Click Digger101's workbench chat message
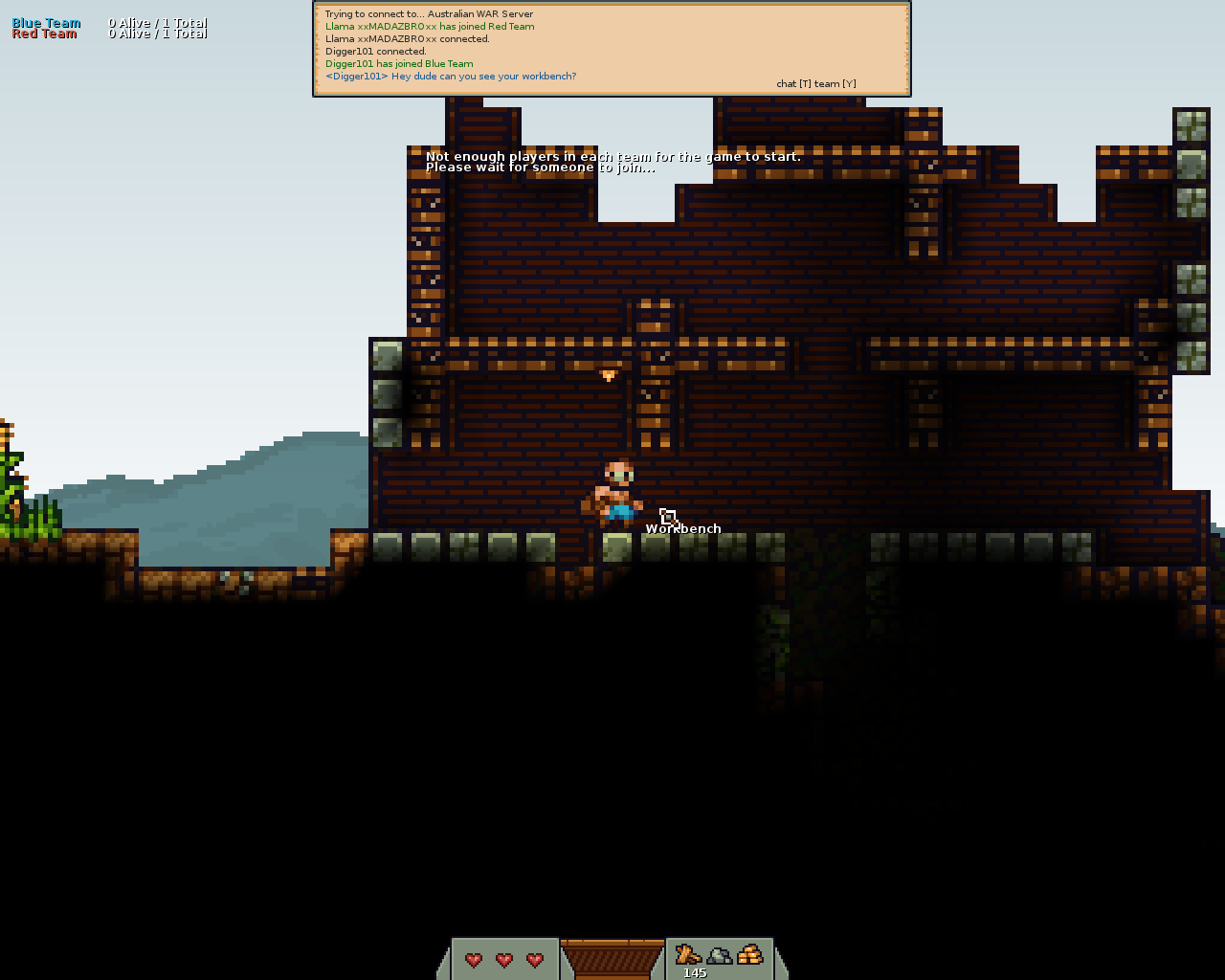This screenshot has width=1225, height=980. tap(451, 77)
